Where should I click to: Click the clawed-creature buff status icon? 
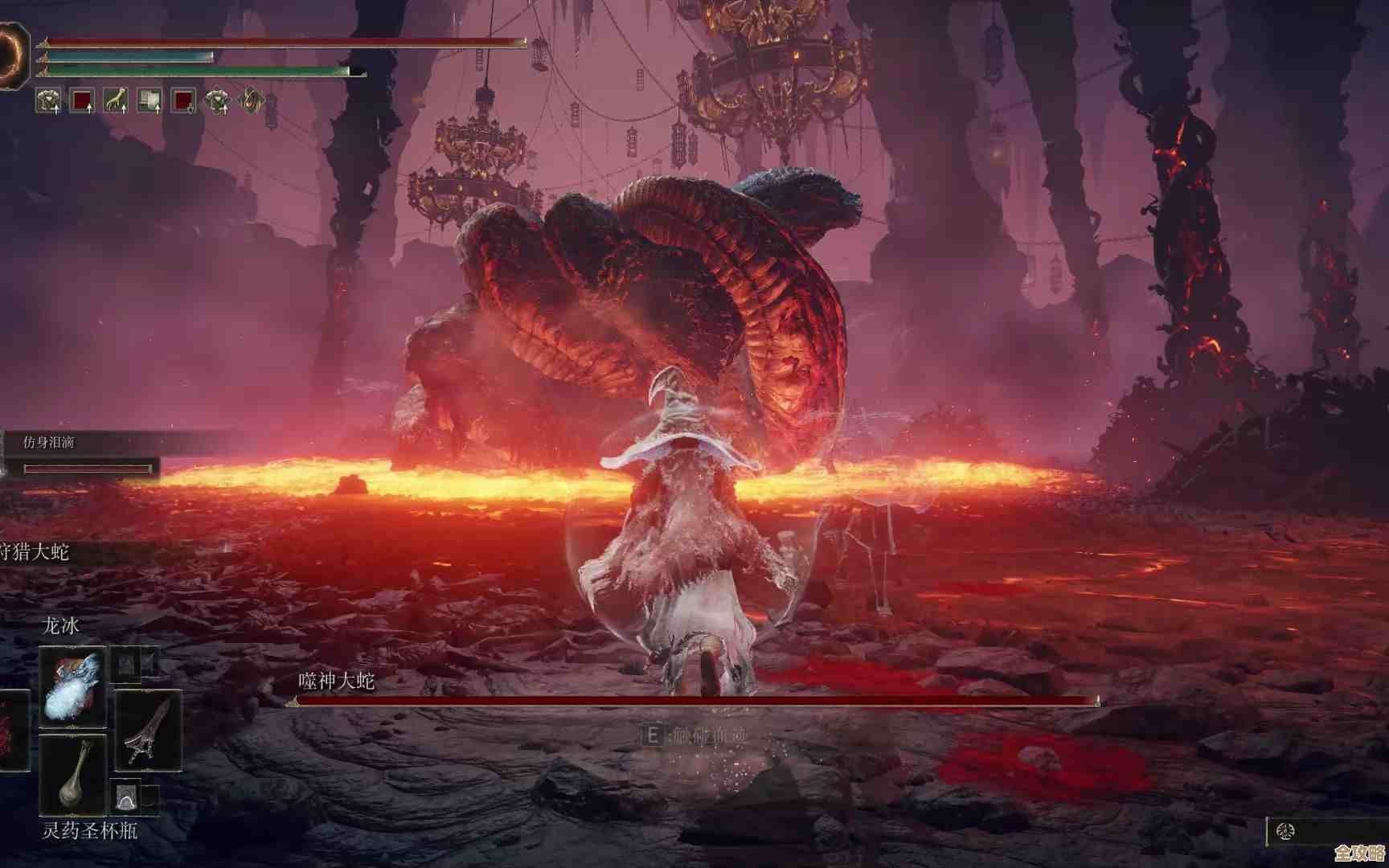coord(116,100)
